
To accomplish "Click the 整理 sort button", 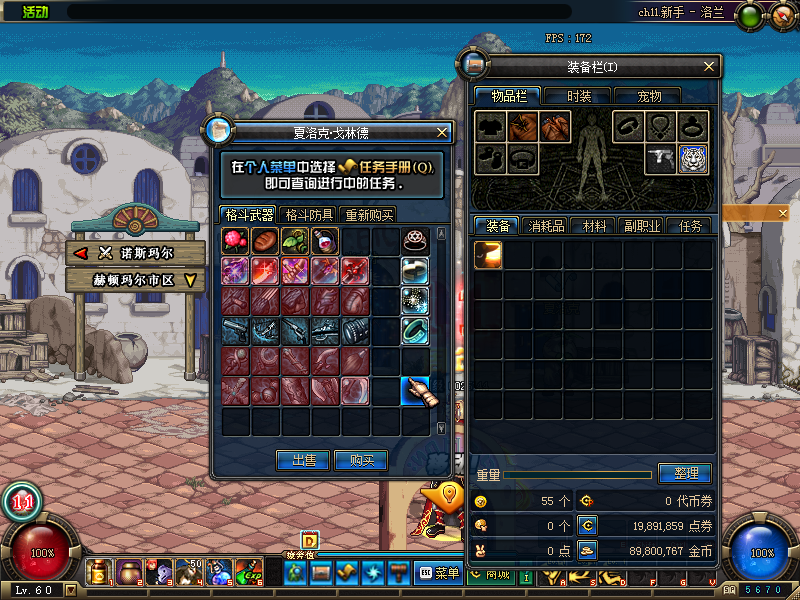I will (685, 473).
